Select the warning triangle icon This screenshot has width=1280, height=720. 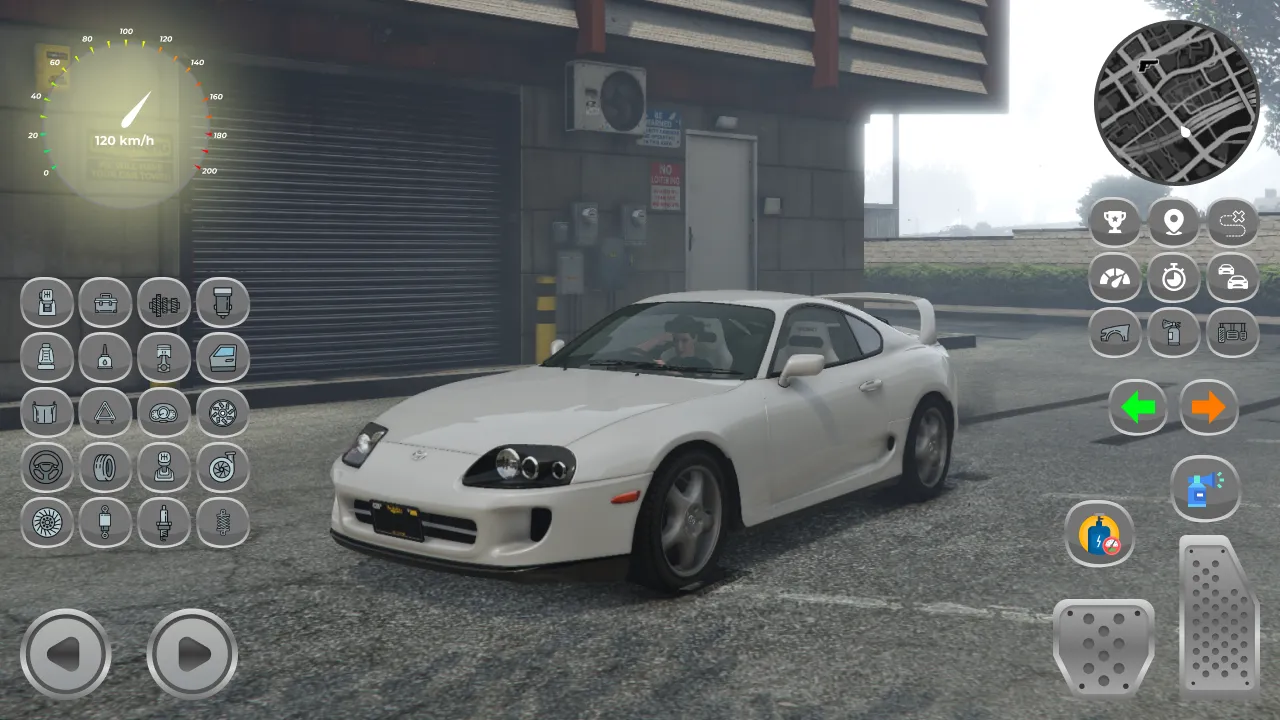(105, 414)
